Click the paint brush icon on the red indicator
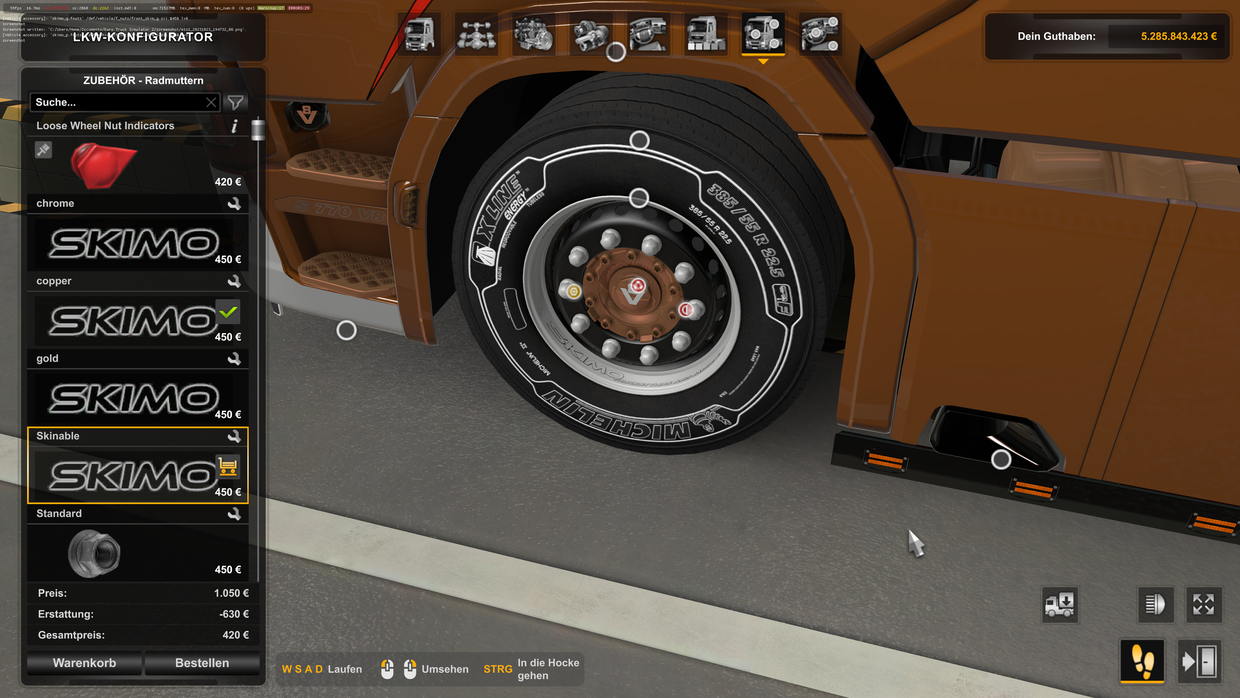The height and width of the screenshot is (698, 1240). [x=43, y=150]
